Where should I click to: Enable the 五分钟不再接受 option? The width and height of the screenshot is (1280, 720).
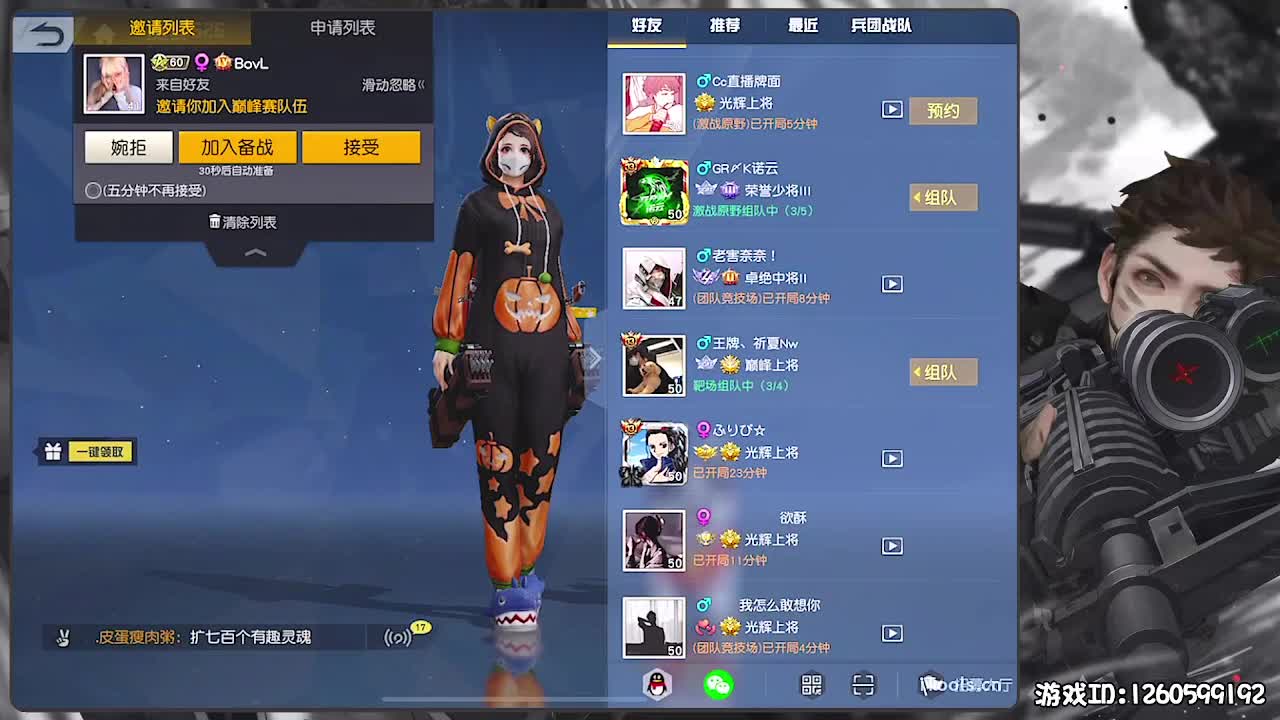pyautogui.click(x=92, y=189)
